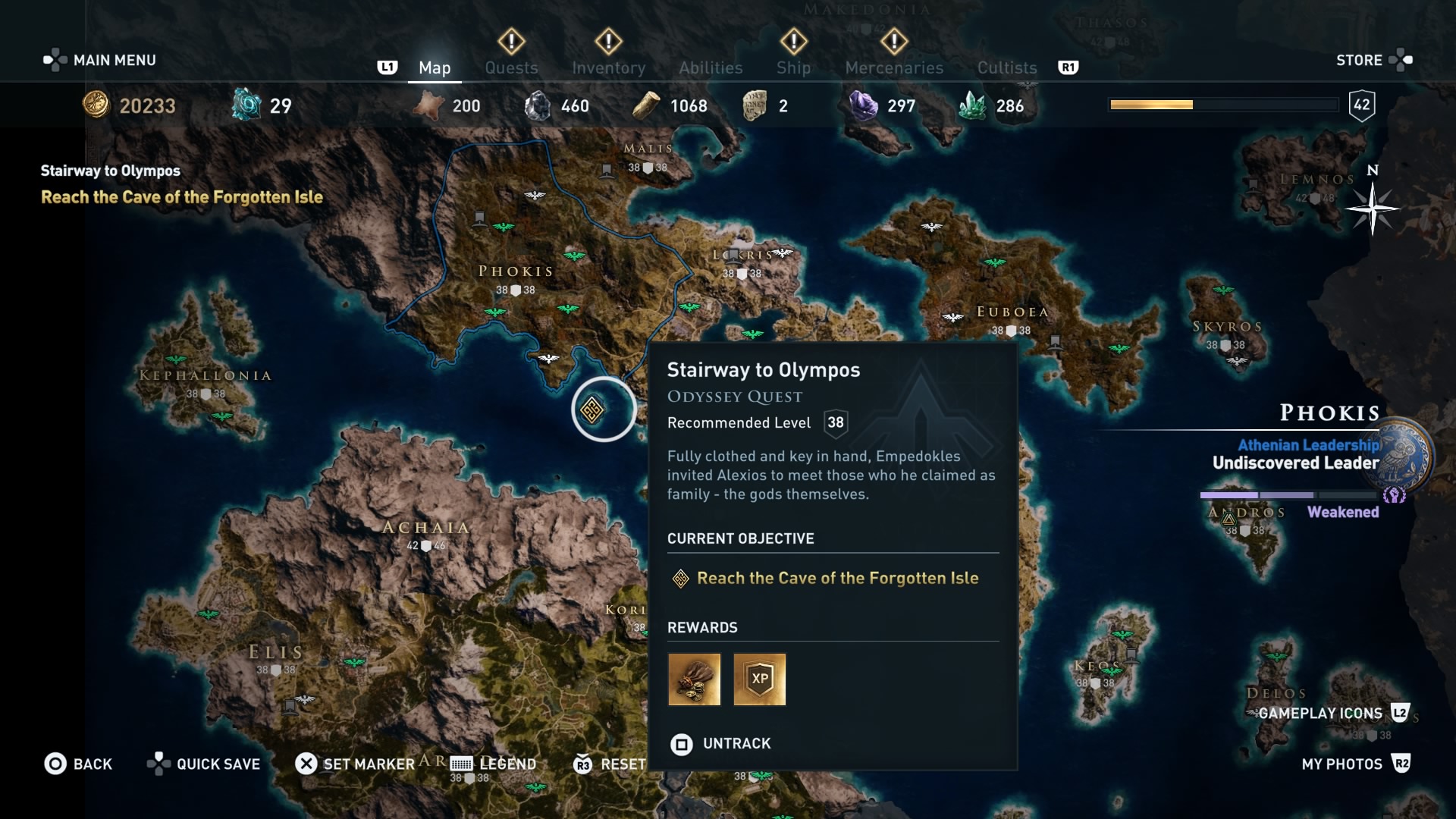This screenshot has height=819, width=1456.
Task: Select the Abilities tab
Action: point(711,67)
